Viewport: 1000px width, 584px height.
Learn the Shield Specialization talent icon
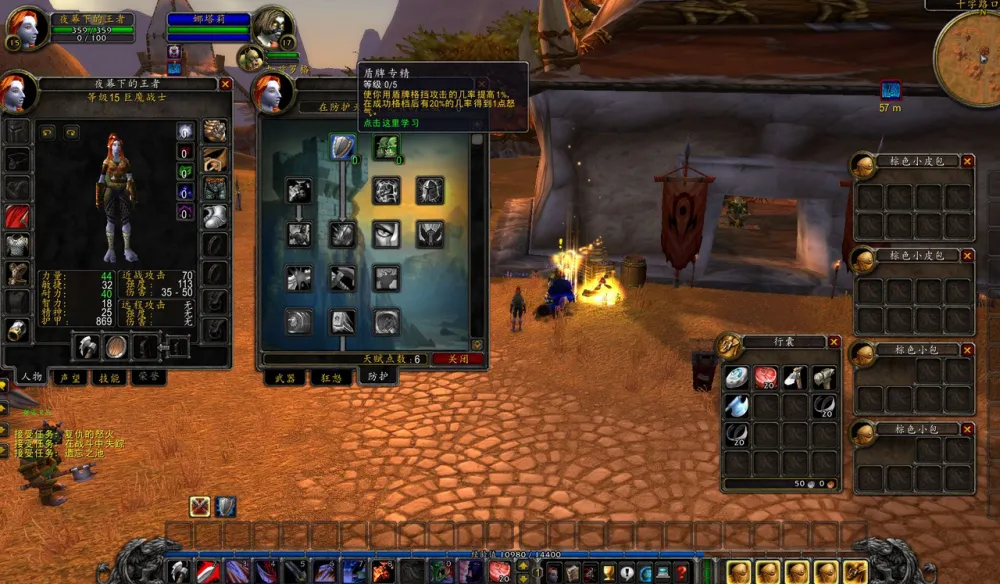click(343, 147)
